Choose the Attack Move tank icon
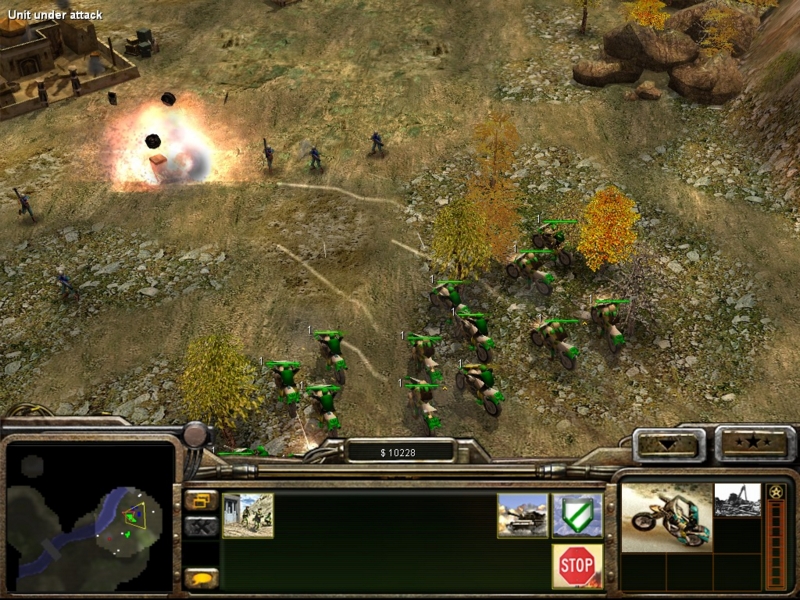The image size is (800, 600). [x=523, y=514]
